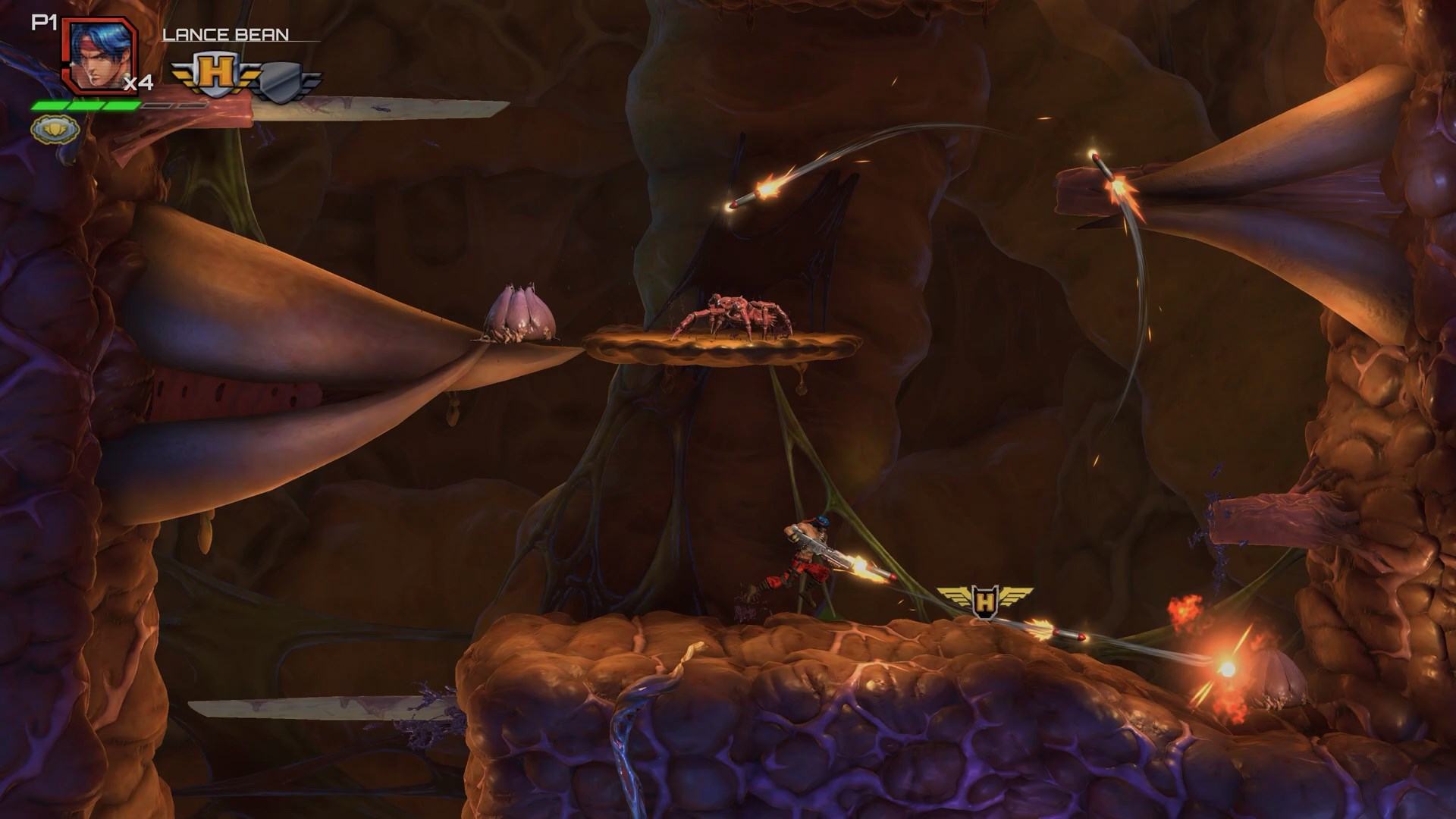The image size is (1456, 819).
Task: Activate the round badge icon under the health bar
Action: [55, 130]
